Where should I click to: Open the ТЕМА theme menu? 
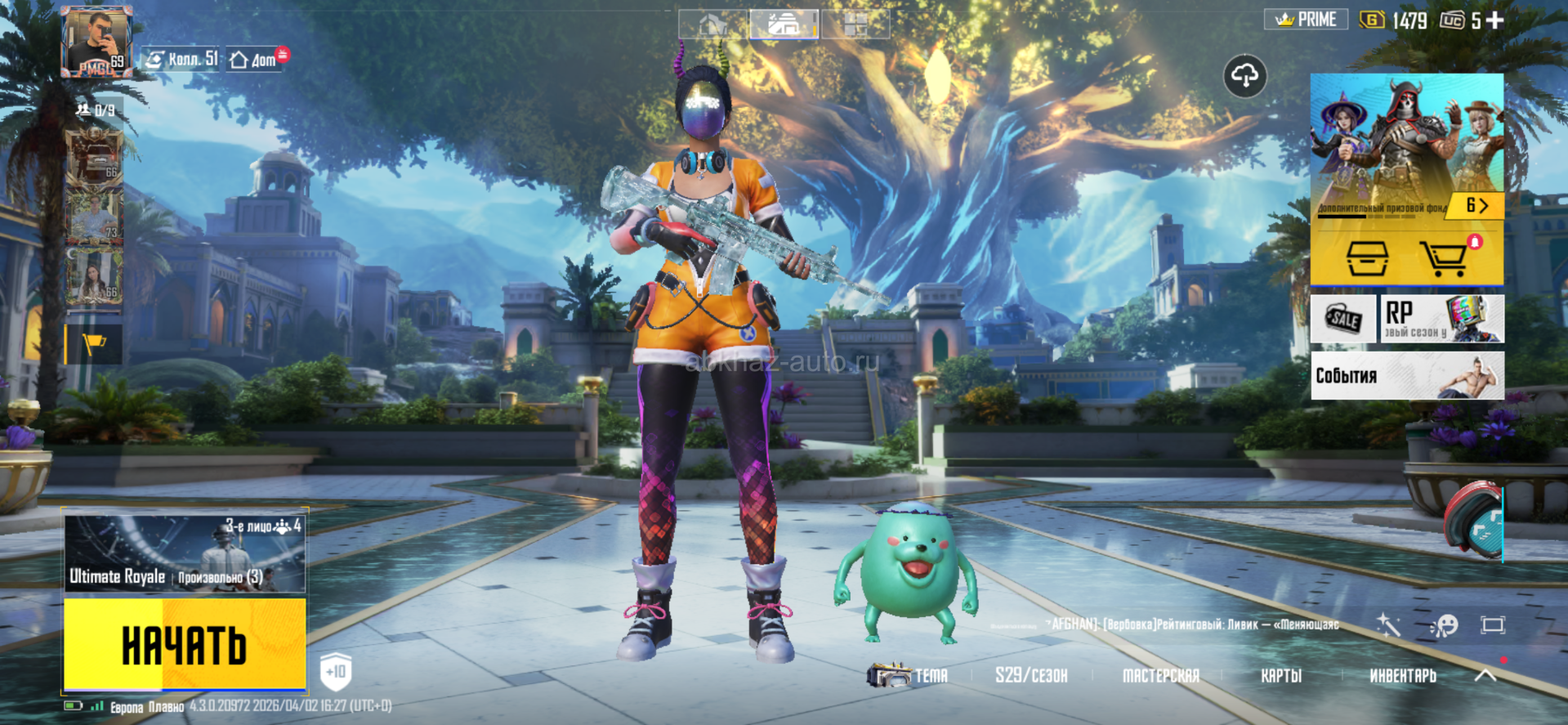click(x=909, y=676)
